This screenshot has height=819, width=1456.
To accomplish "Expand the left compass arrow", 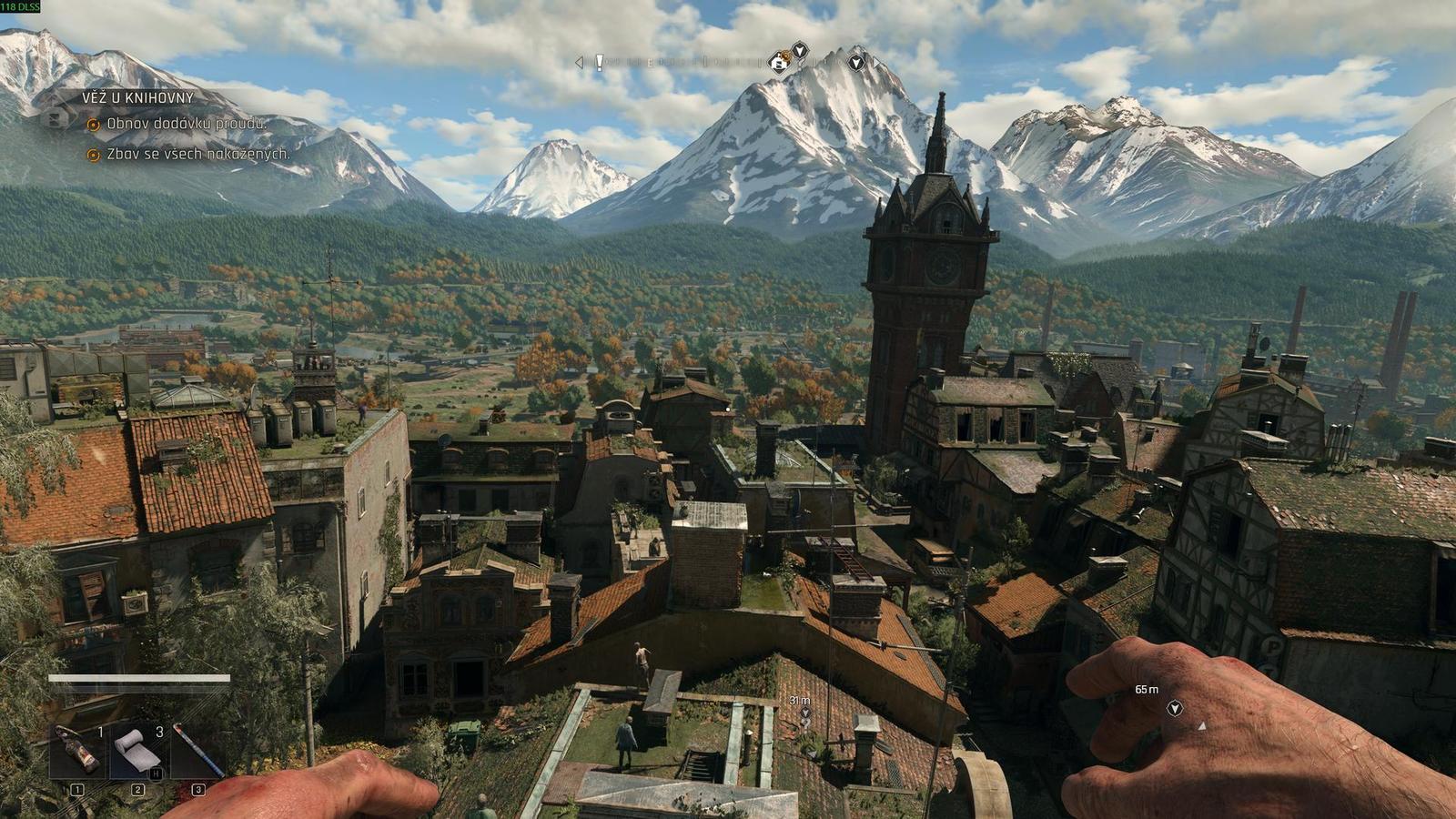I will click(x=577, y=62).
